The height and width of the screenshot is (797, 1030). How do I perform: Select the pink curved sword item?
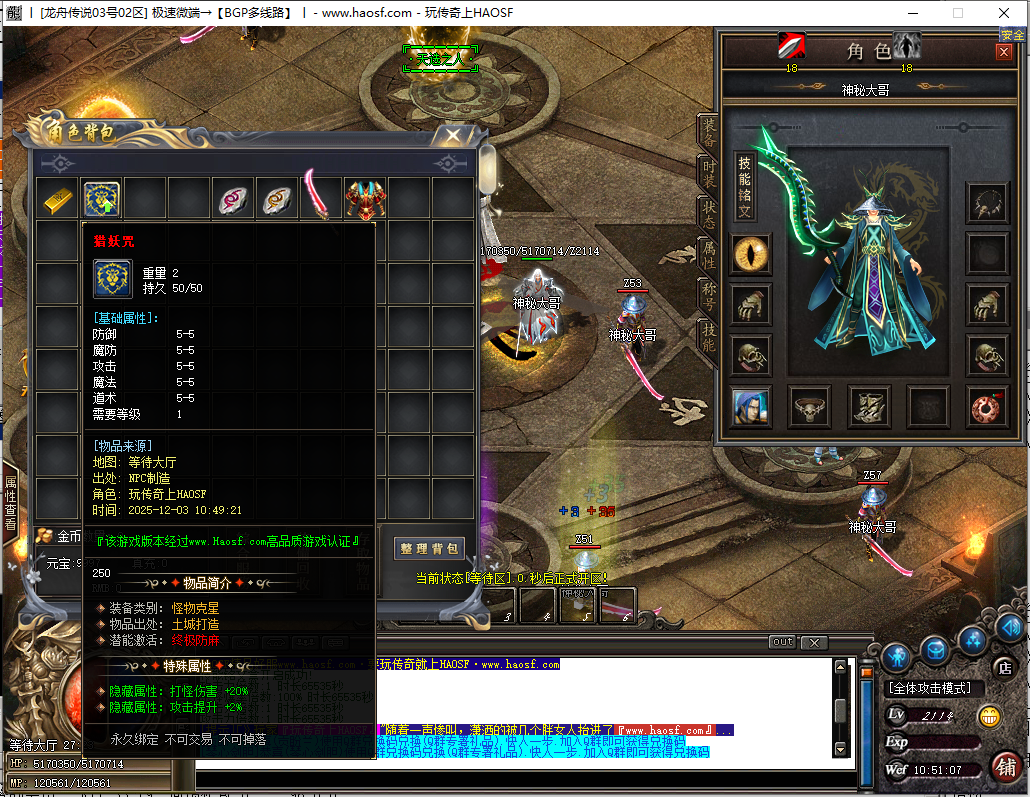tap(320, 197)
